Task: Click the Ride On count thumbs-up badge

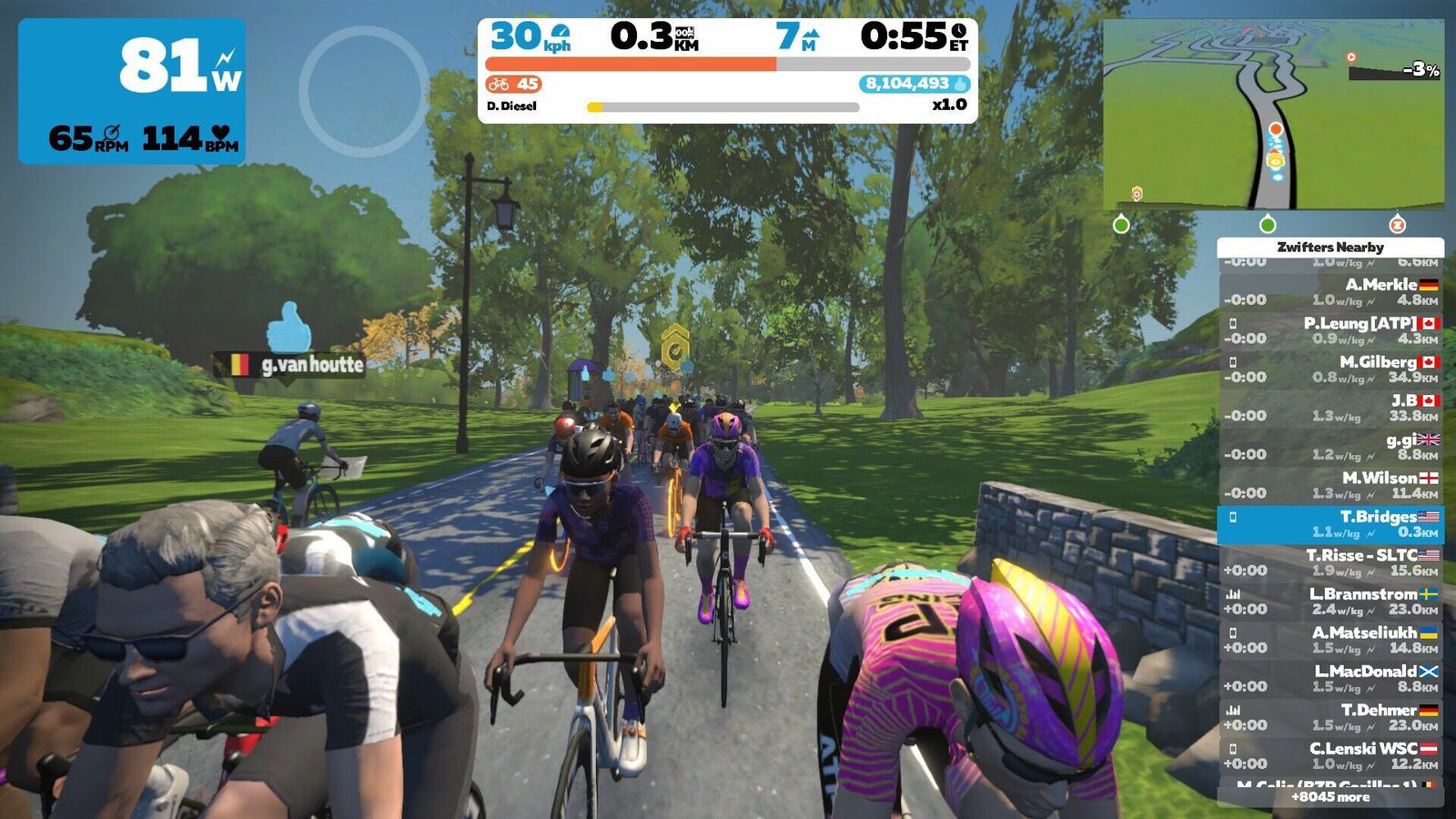Action: 914,84
